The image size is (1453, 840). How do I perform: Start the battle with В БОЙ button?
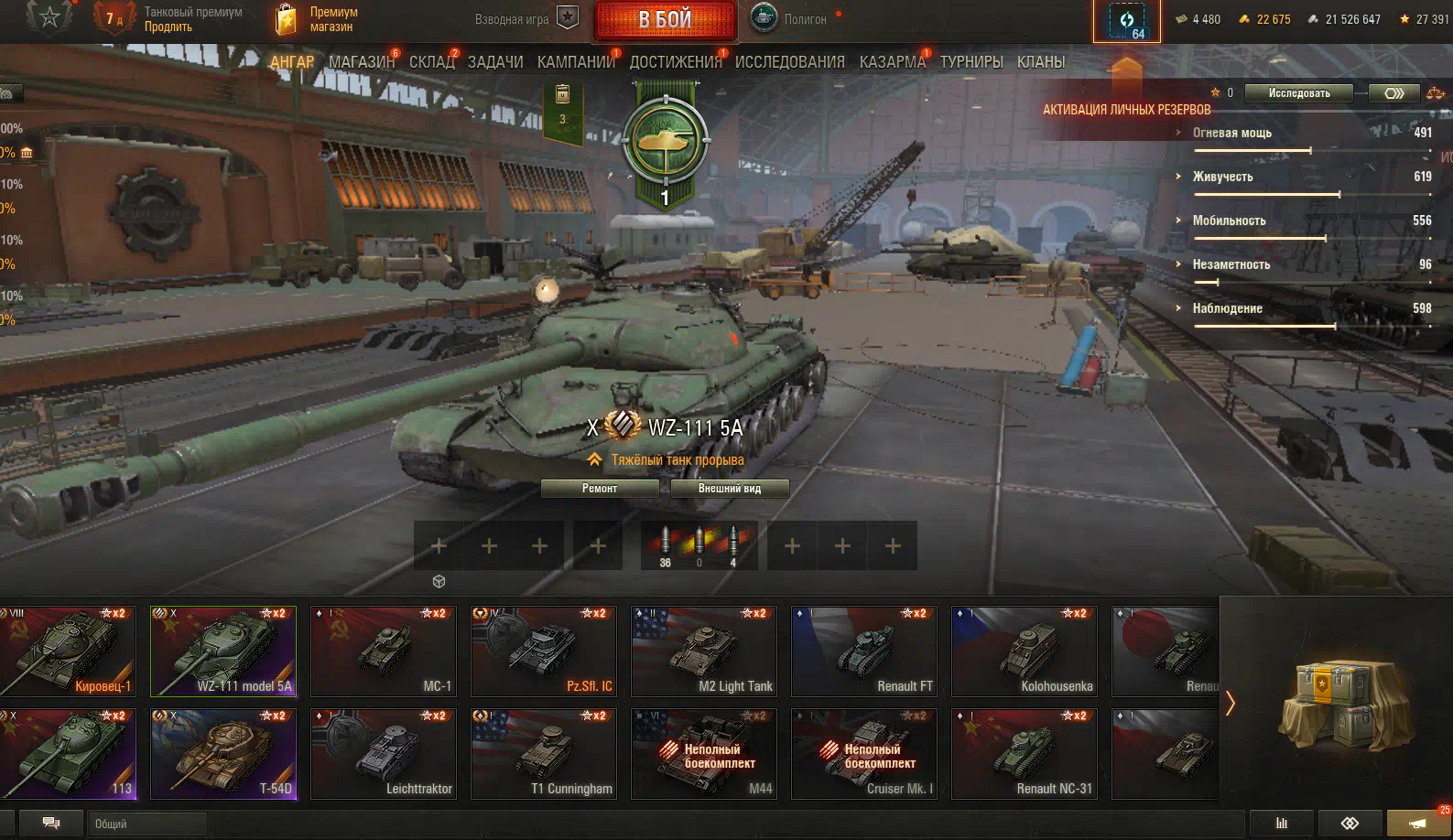(665, 20)
